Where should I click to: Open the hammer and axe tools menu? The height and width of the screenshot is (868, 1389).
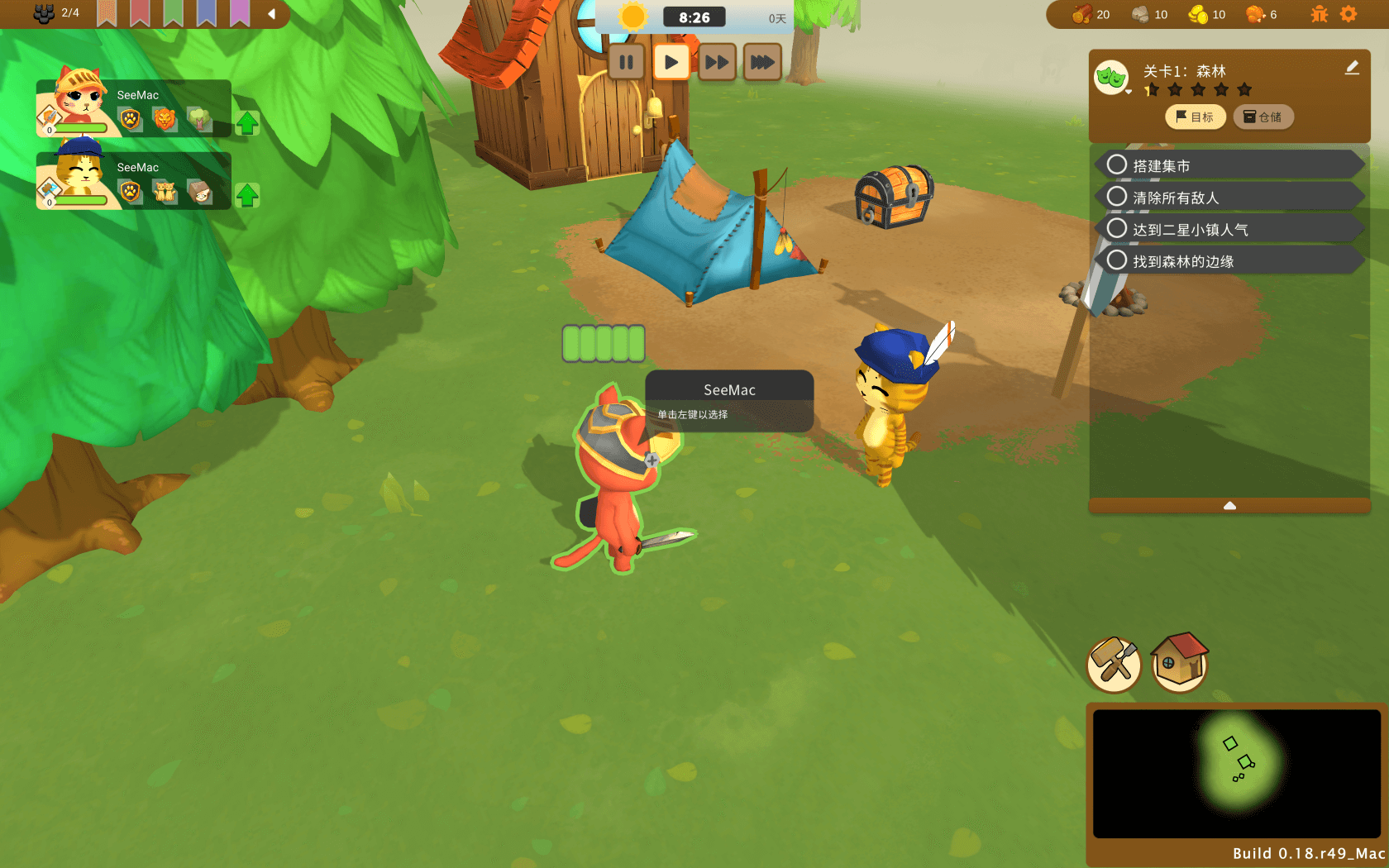[x=1114, y=664]
